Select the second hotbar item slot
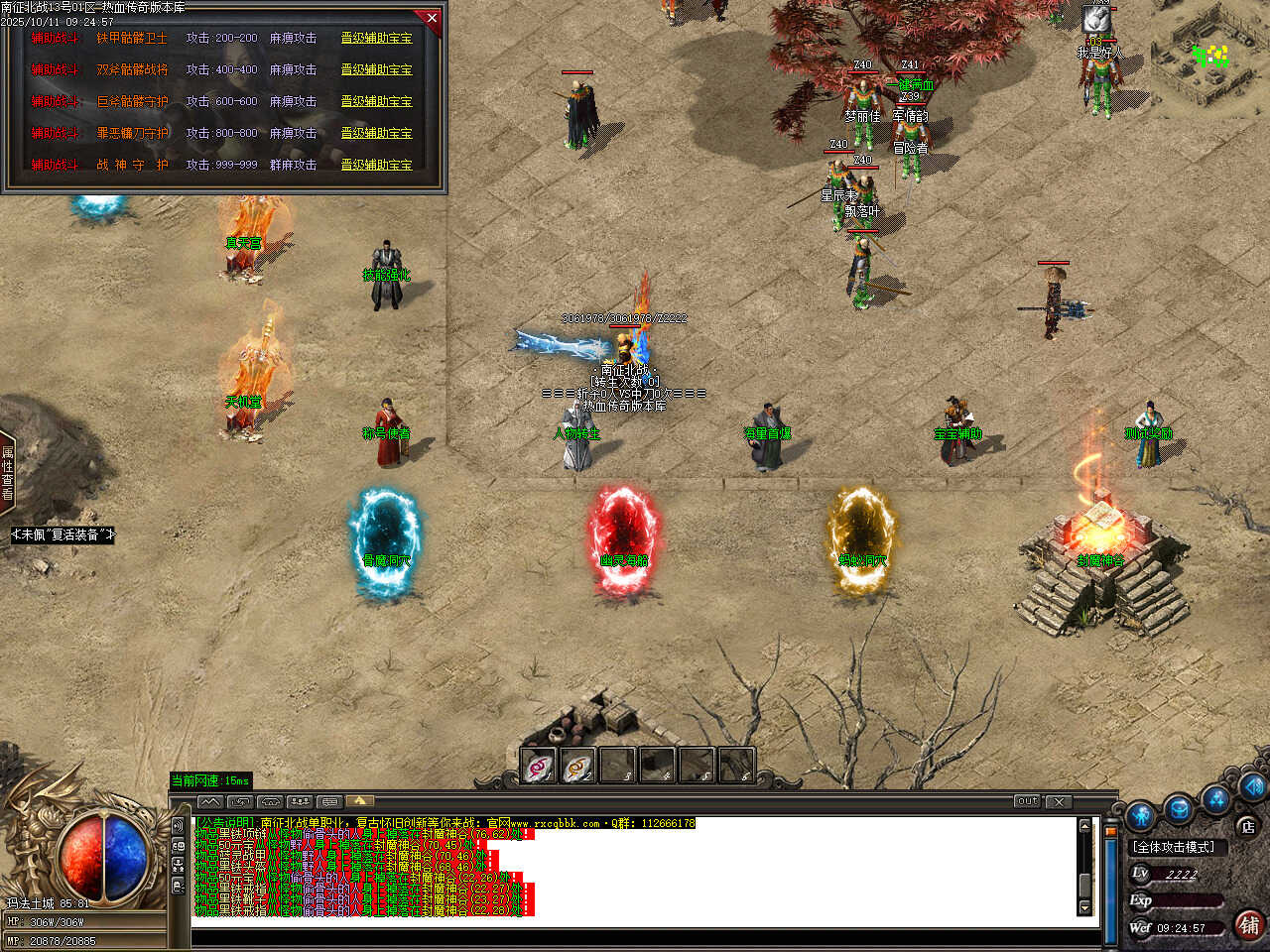Screen dimensions: 1270x952 (x=578, y=766)
